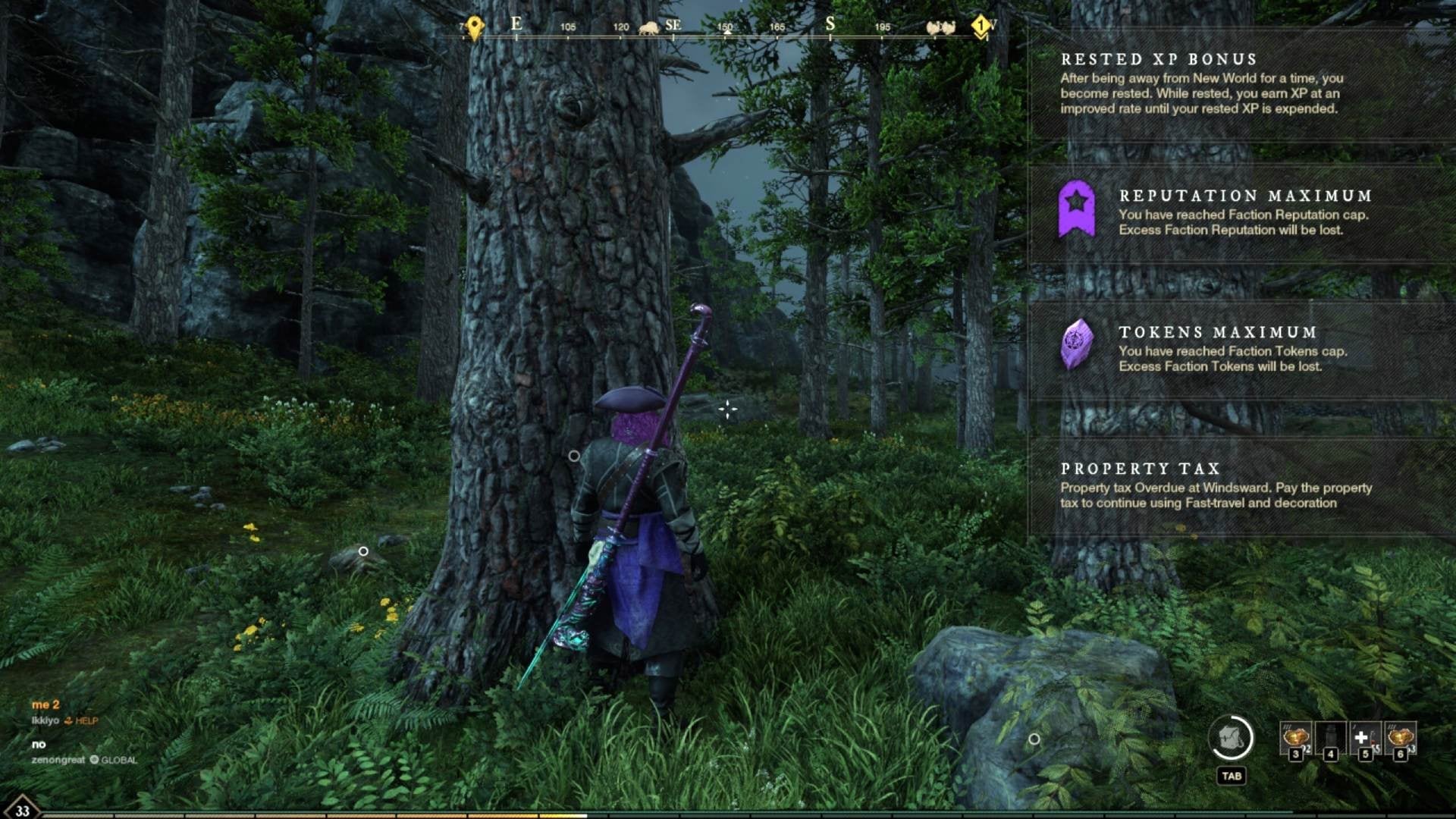Click the boar tracking icon on the compass
The image size is (1456, 819).
pos(649,27)
